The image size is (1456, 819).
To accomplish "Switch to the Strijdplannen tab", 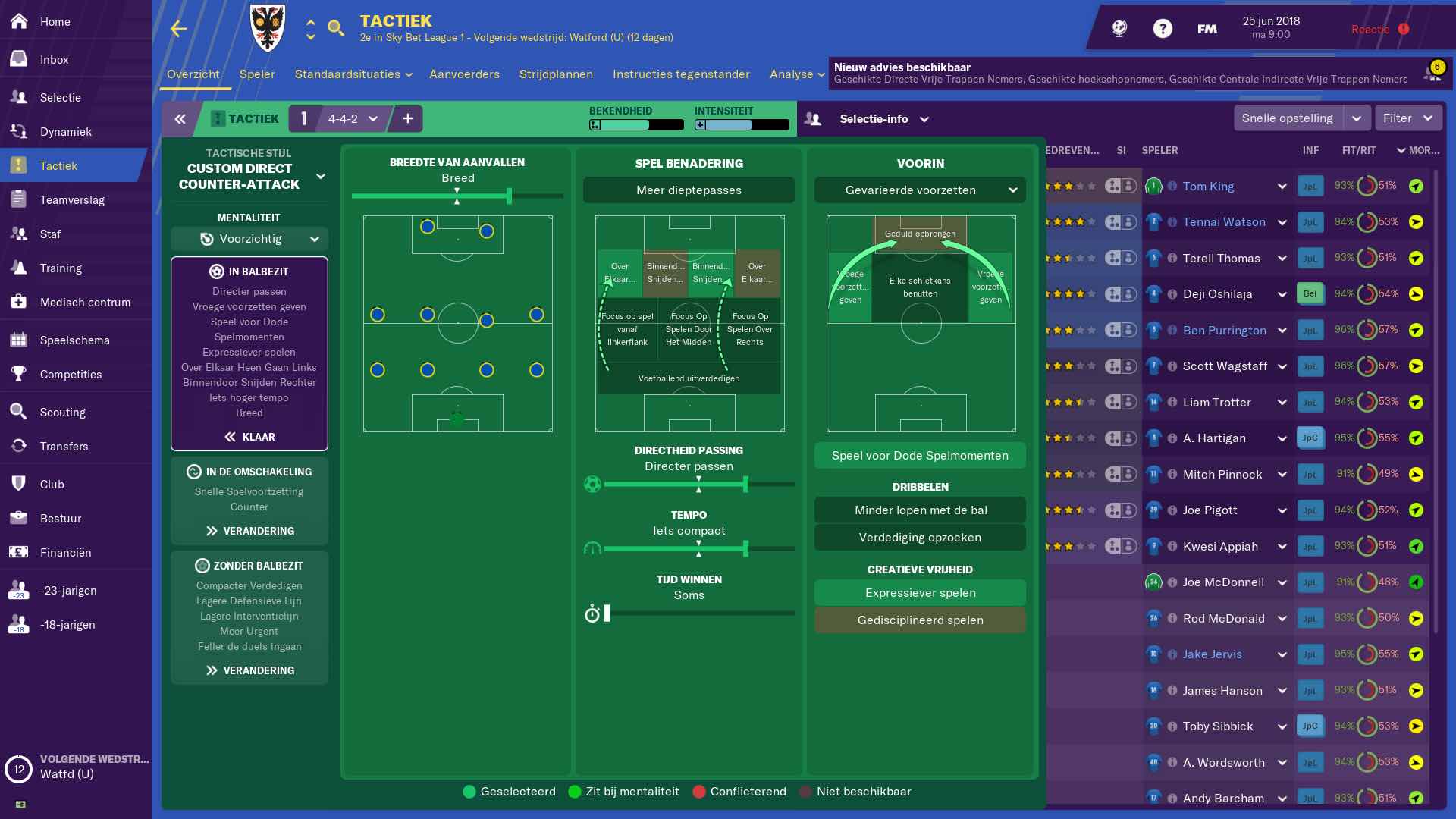I will tap(556, 74).
